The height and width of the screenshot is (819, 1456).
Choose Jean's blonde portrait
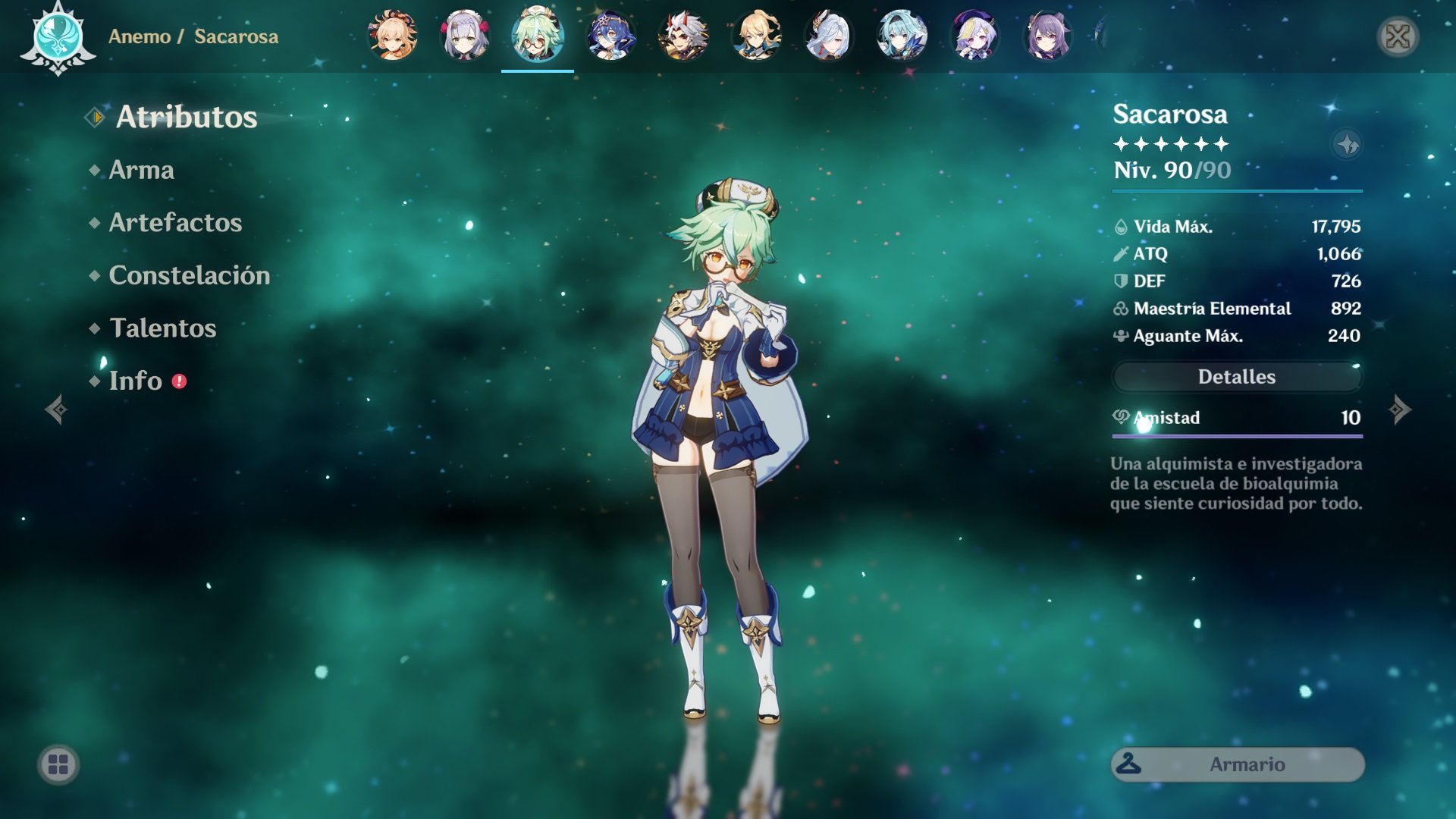[x=756, y=36]
